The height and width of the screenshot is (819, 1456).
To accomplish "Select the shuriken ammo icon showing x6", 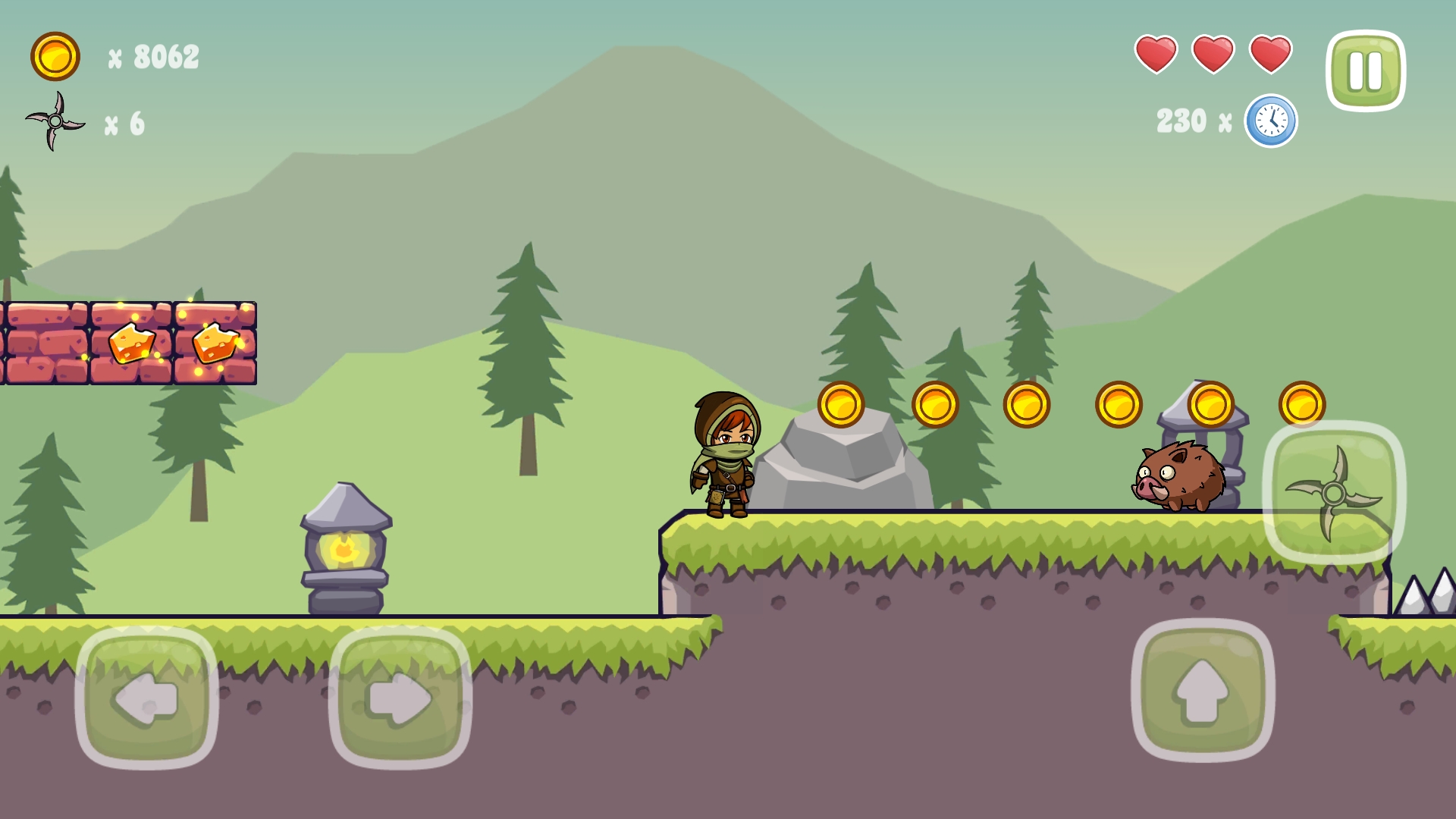I will point(55,121).
